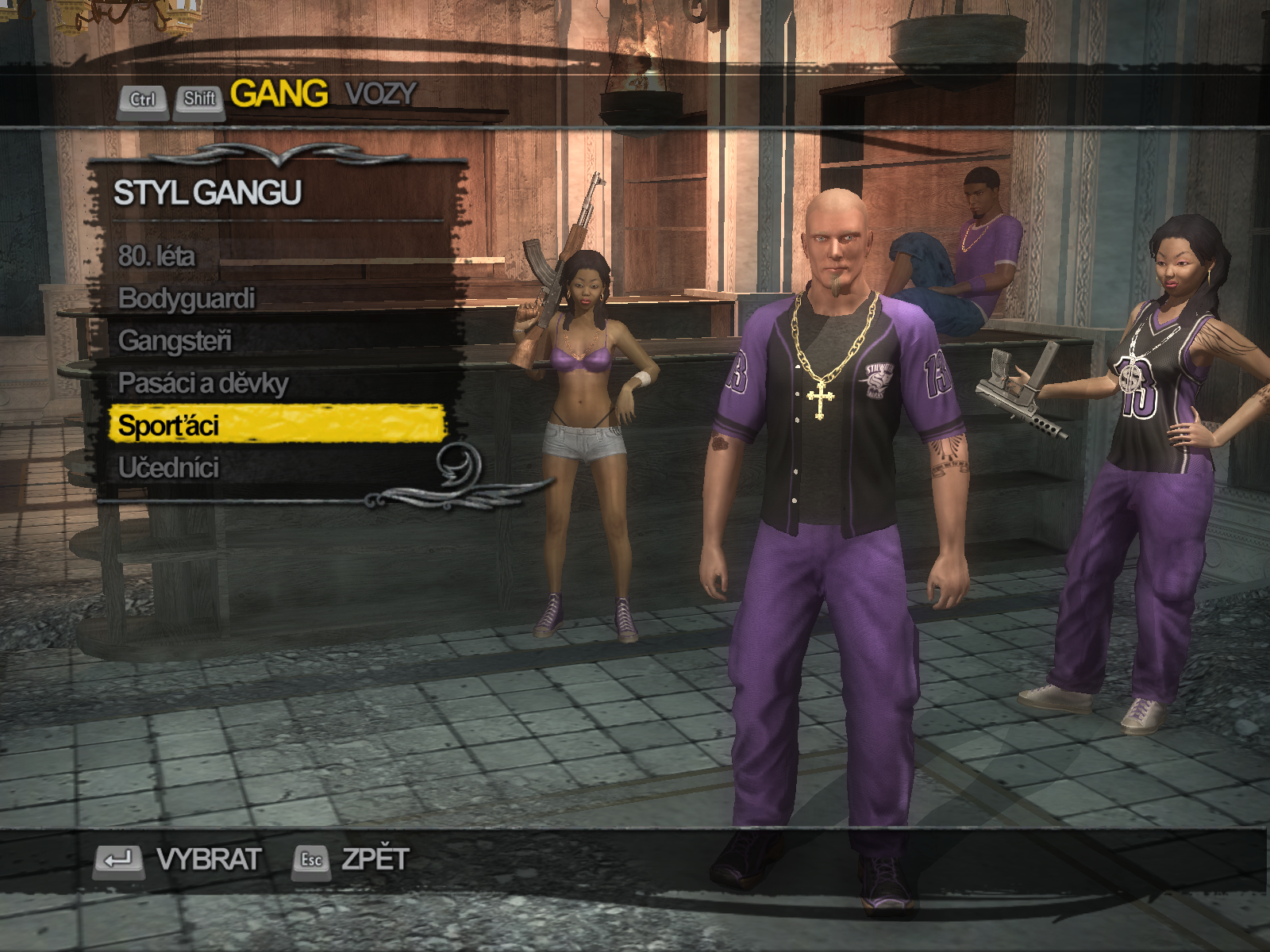Select the 80. léta gang style
This screenshot has height=952, width=1270.
point(156,256)
